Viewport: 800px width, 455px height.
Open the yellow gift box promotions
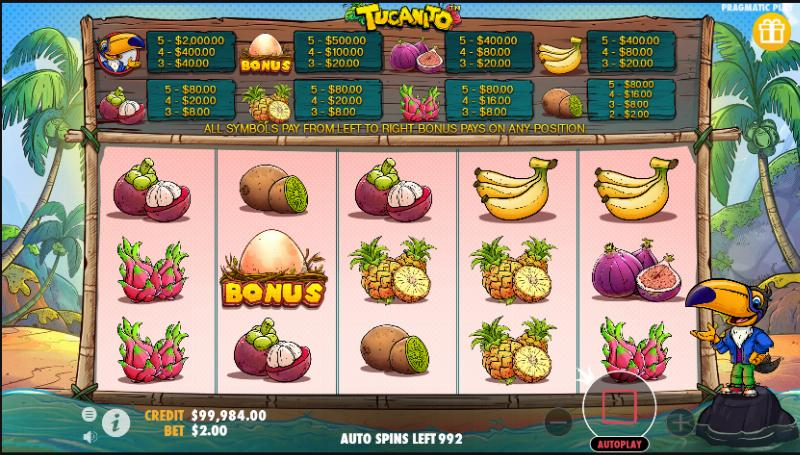coord(771,32)
